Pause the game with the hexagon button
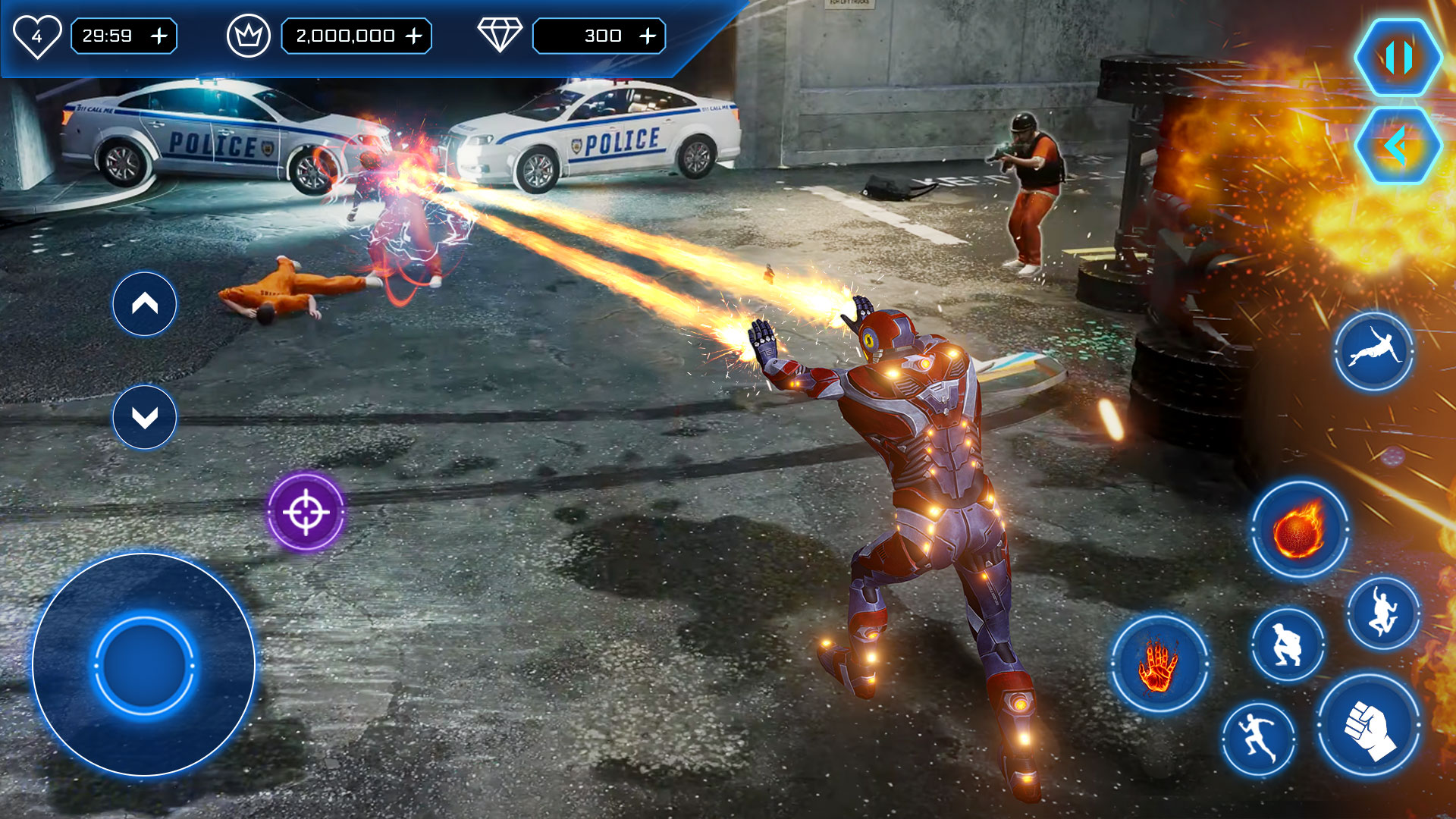Image resolution: width=1456 pixels, height=819 pixels. pyautogui.click(x=1398, y=58)
